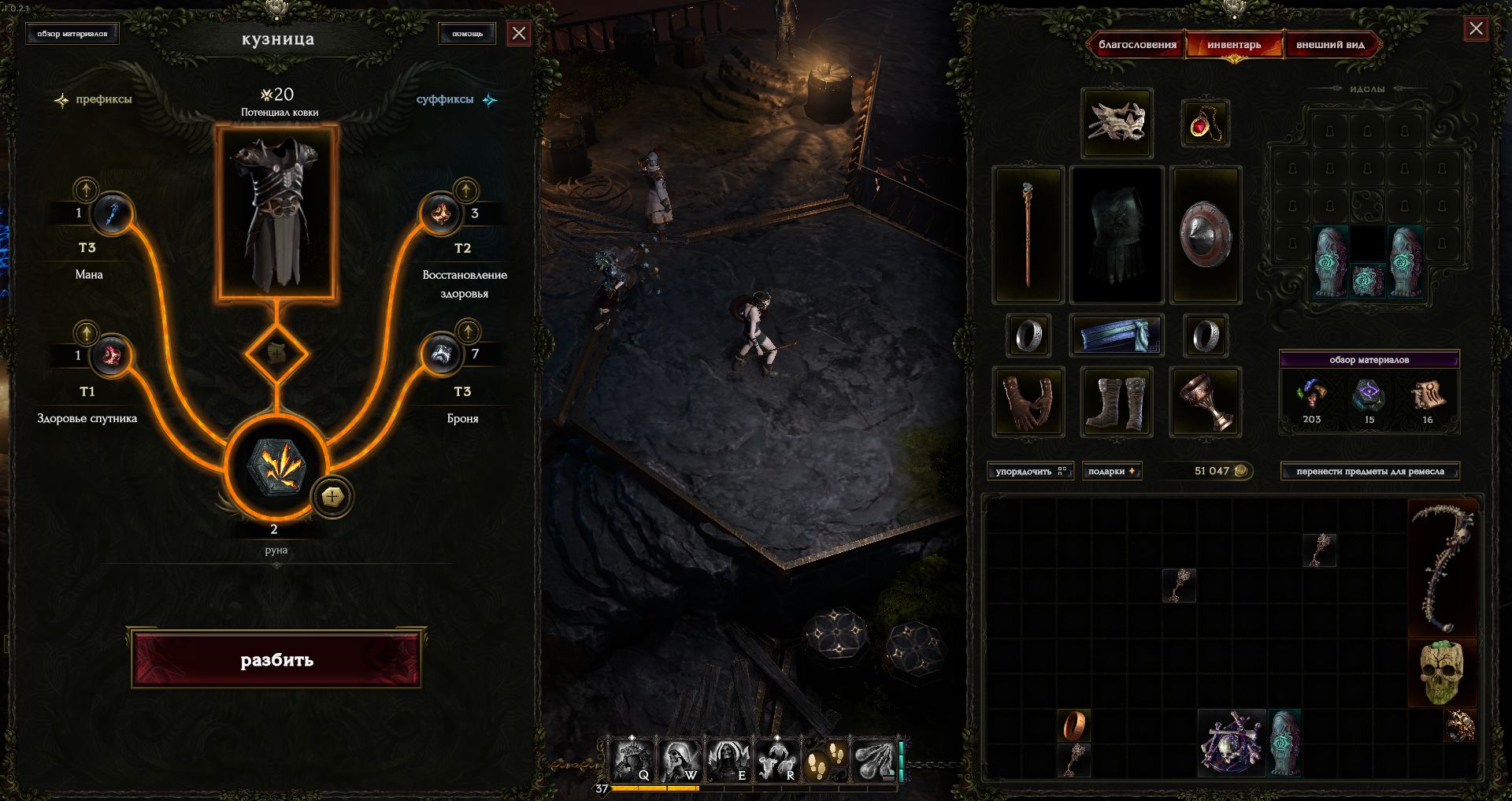Screen dimensions: 1512x801
Task: Select the green skull item in inventory
Action: click(1441, 673)
